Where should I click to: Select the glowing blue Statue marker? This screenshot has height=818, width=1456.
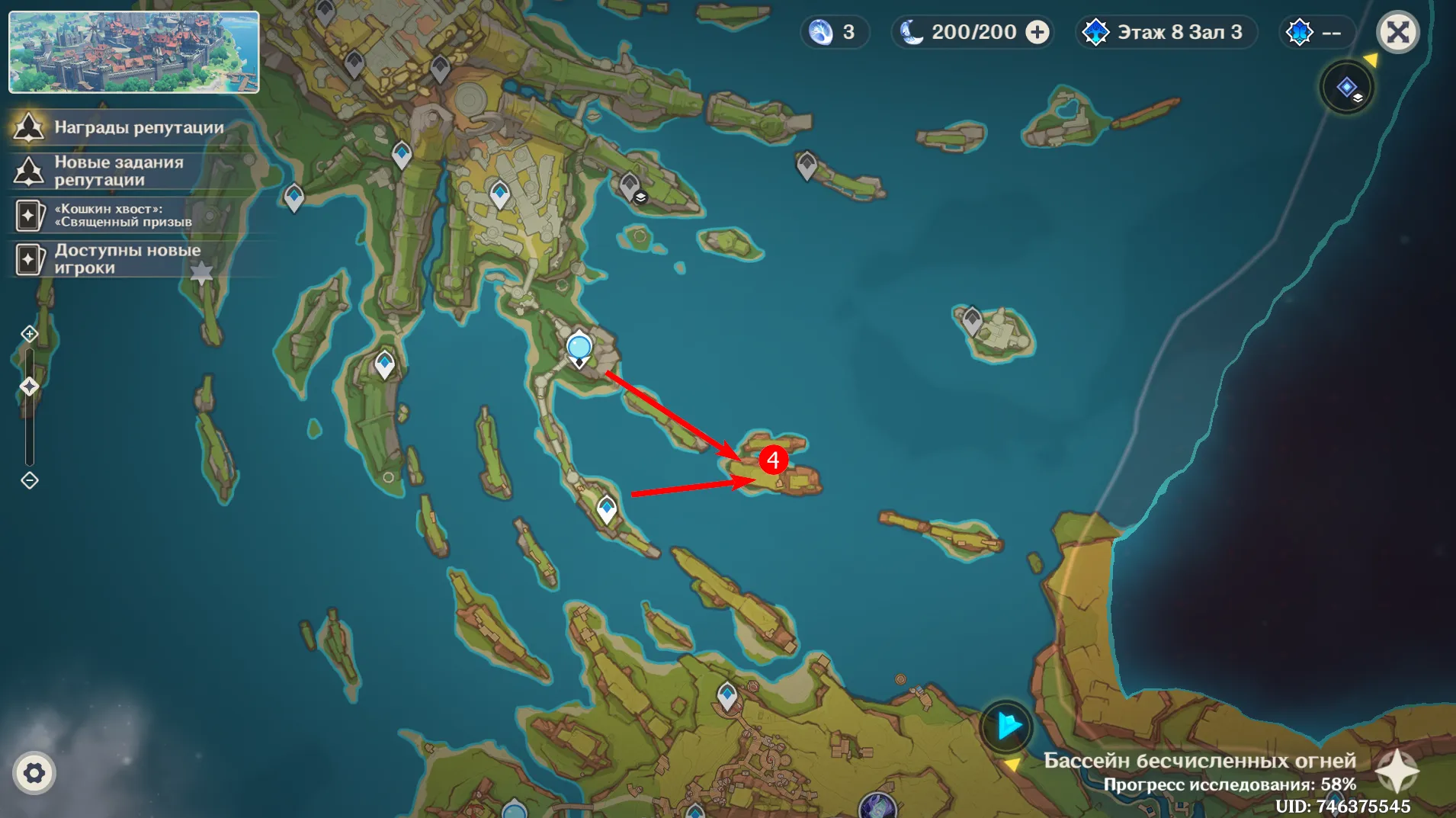point(579,348)
